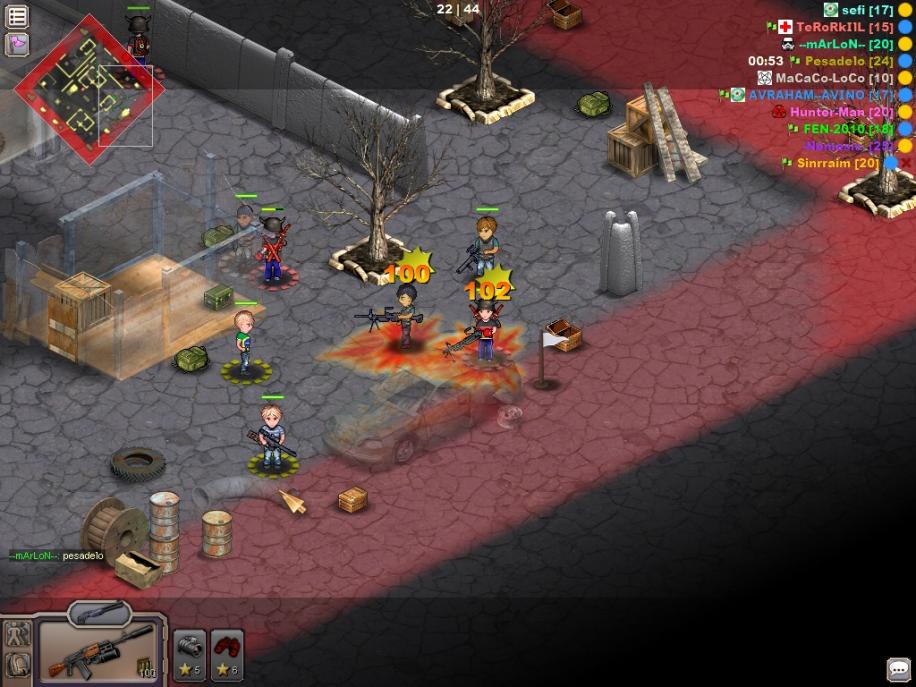Use the red binoculars item slot
The image size is (916, 687).
228,655
